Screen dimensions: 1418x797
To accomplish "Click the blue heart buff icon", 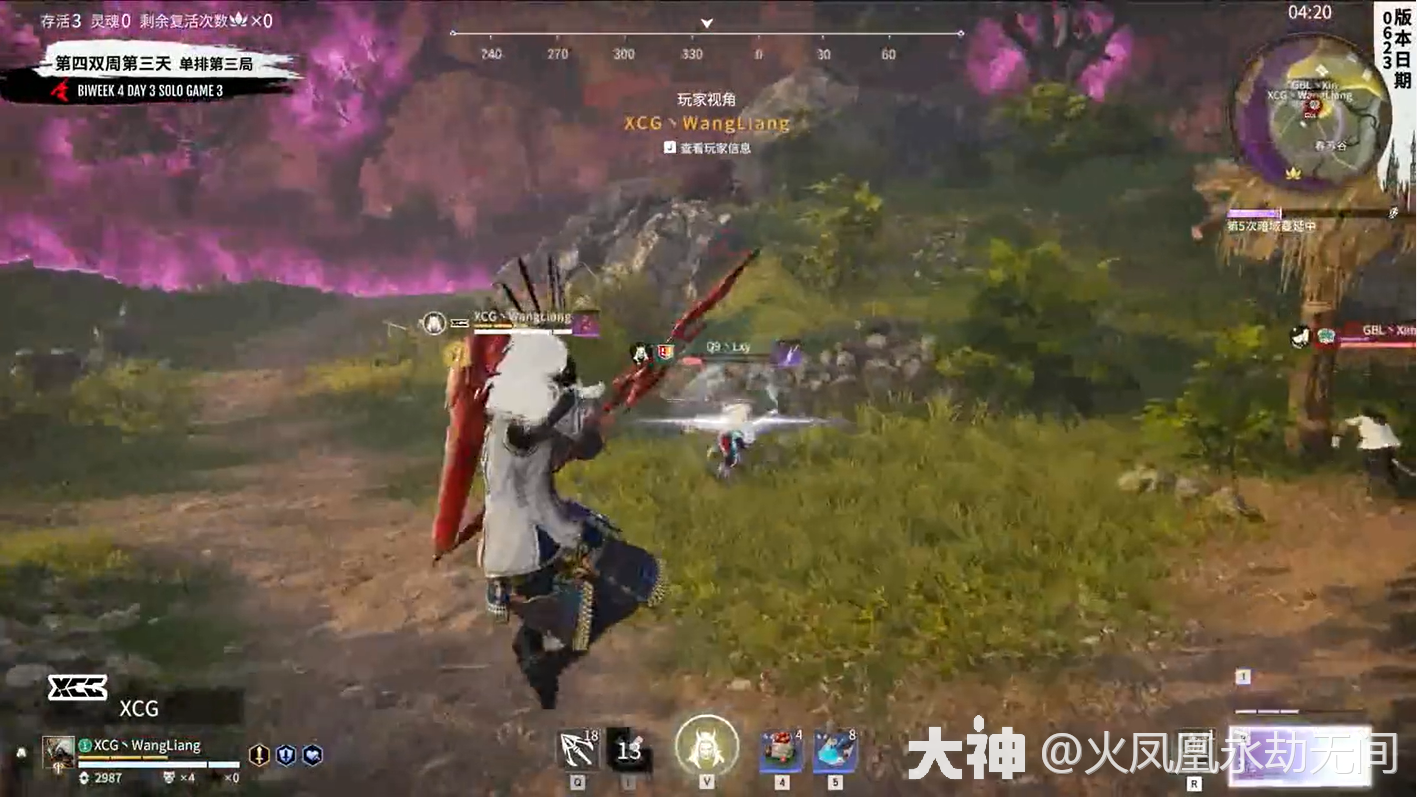I will pyautogui.click(x=312, y=755).
